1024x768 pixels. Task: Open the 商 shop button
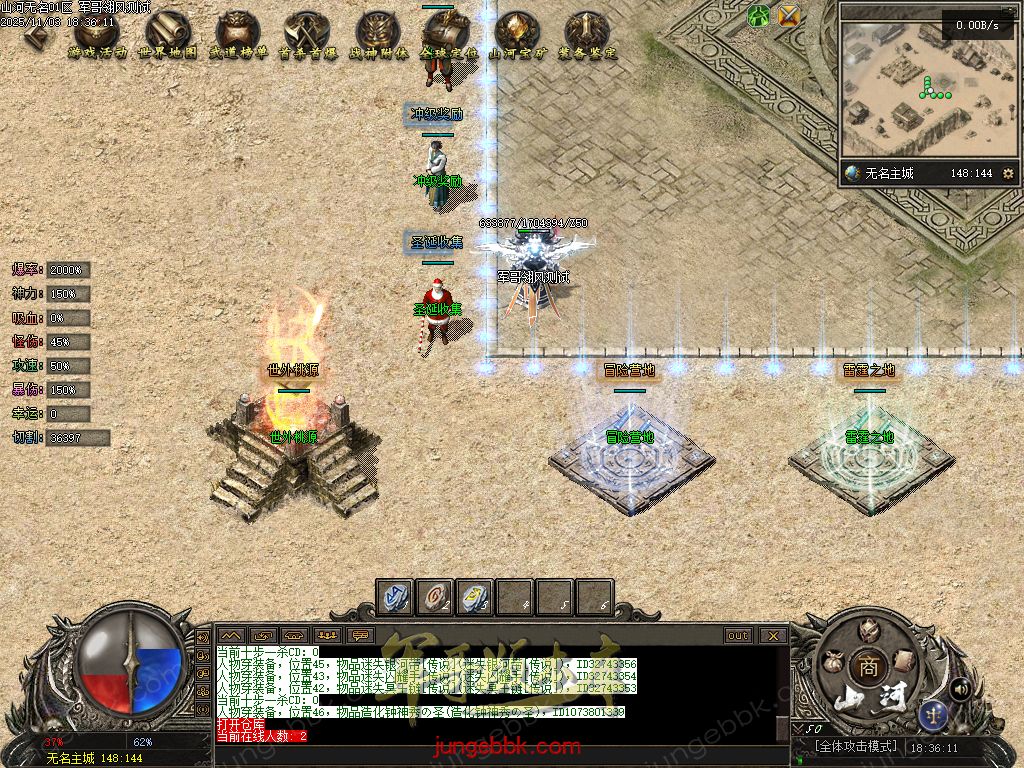pos(868,668)
